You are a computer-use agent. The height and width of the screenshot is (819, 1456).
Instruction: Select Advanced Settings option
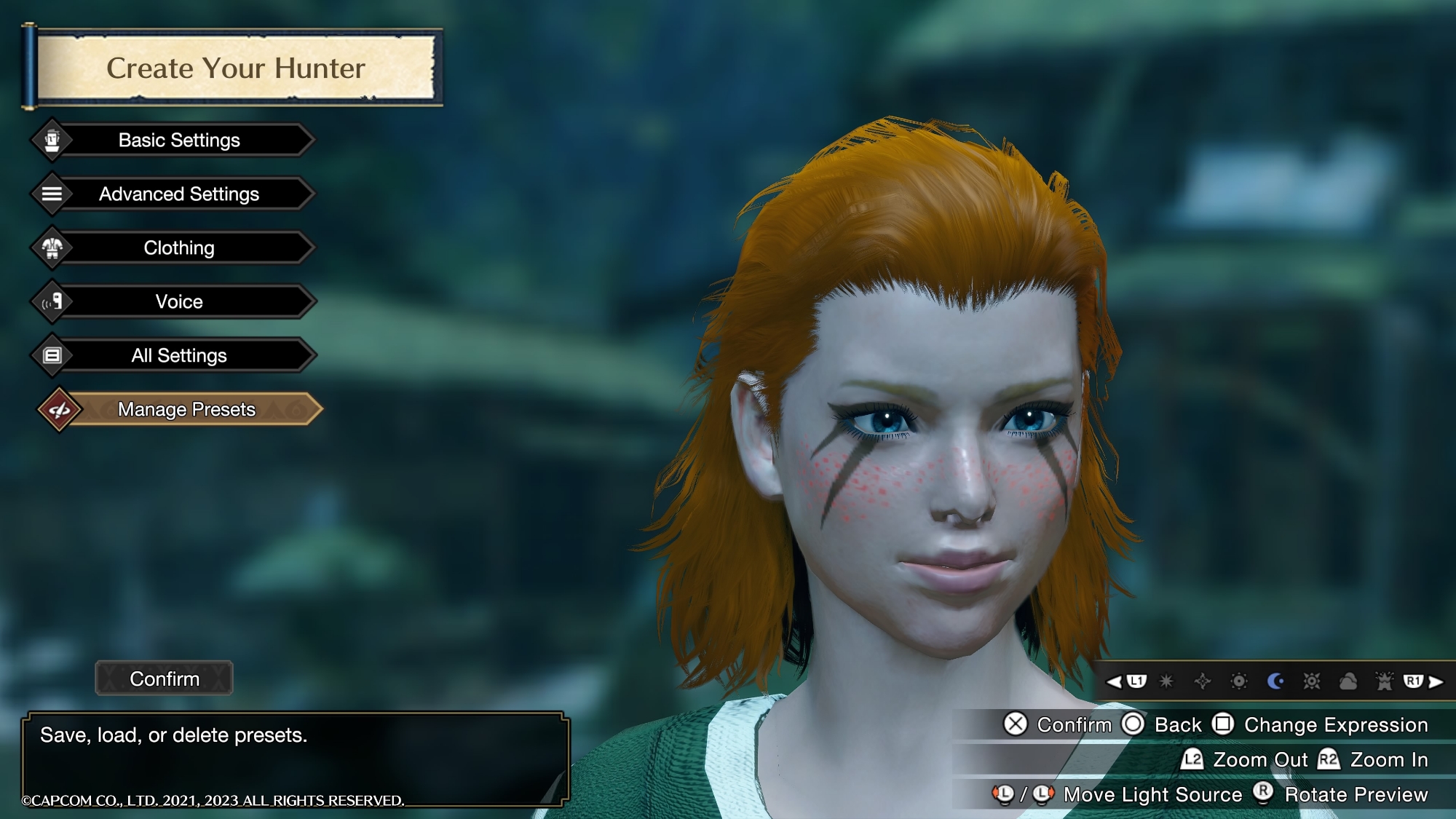pyautogui.click(x=179, y=194)
